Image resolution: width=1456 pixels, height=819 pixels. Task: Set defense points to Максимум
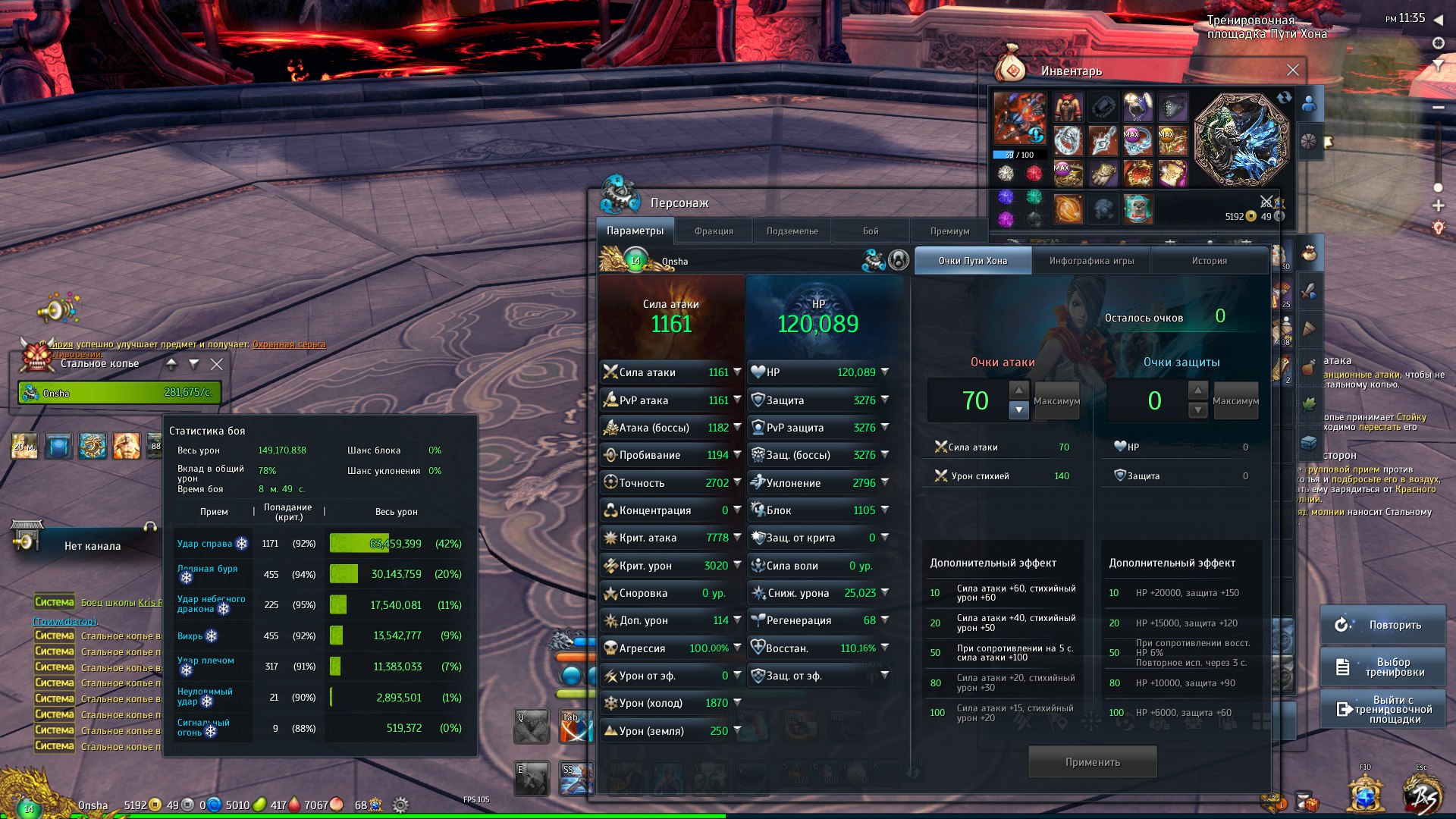[1235, 401]
